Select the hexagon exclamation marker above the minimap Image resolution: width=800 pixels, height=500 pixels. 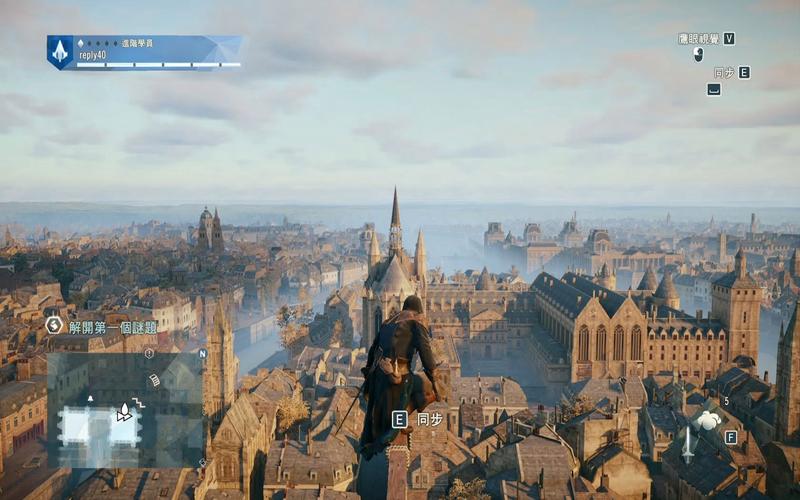[x=149, y=353]
